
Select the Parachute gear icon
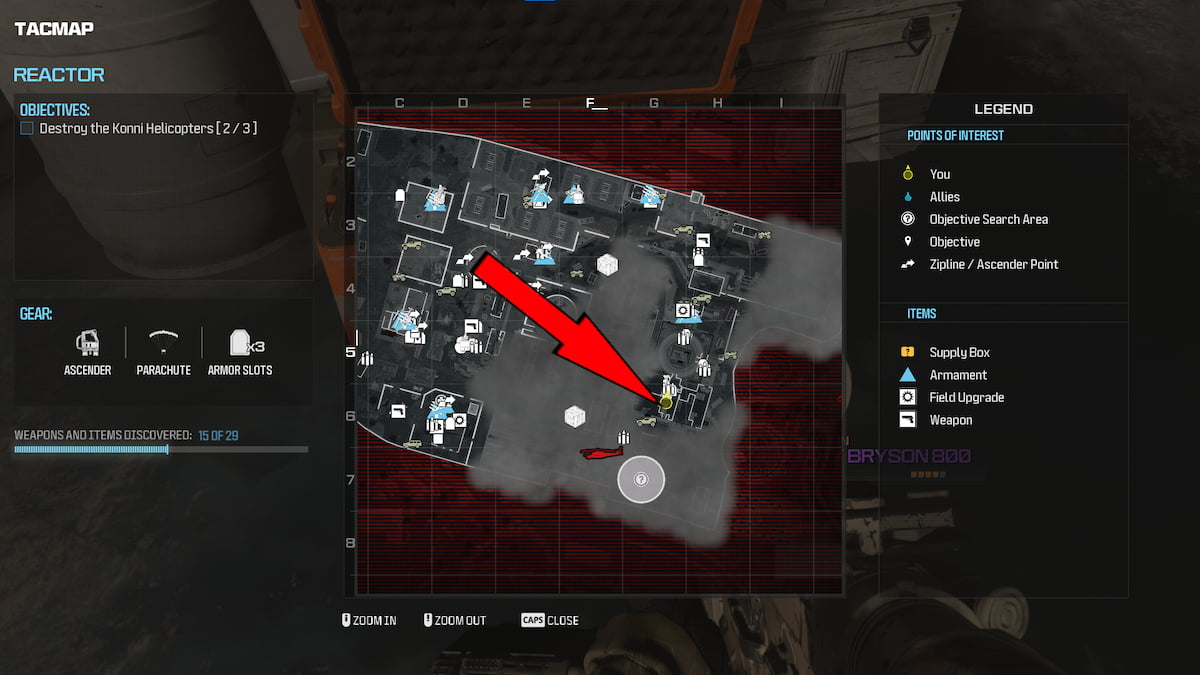coord(162,343)
